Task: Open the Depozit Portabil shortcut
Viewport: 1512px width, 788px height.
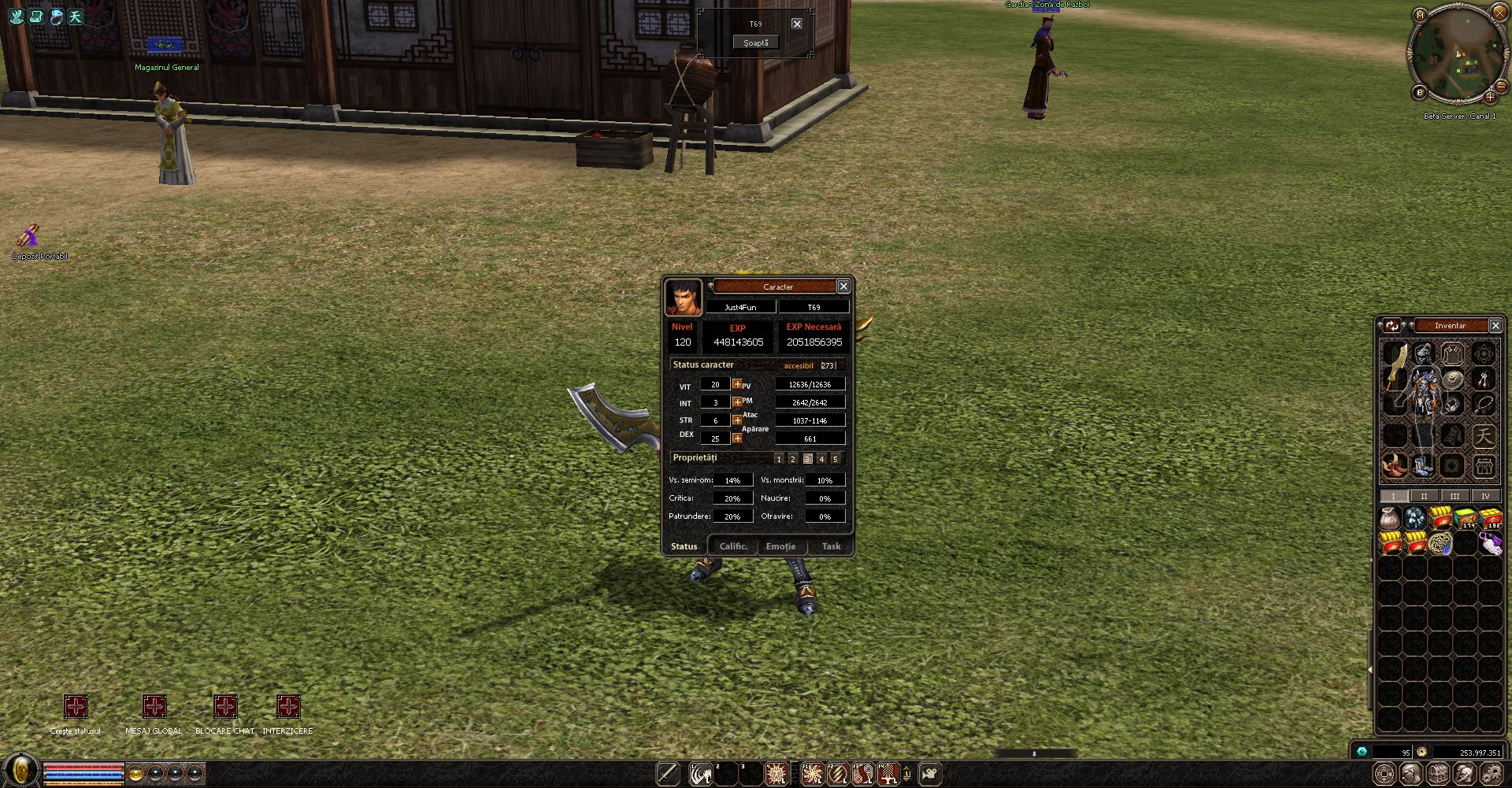Action: pos(30,235)
